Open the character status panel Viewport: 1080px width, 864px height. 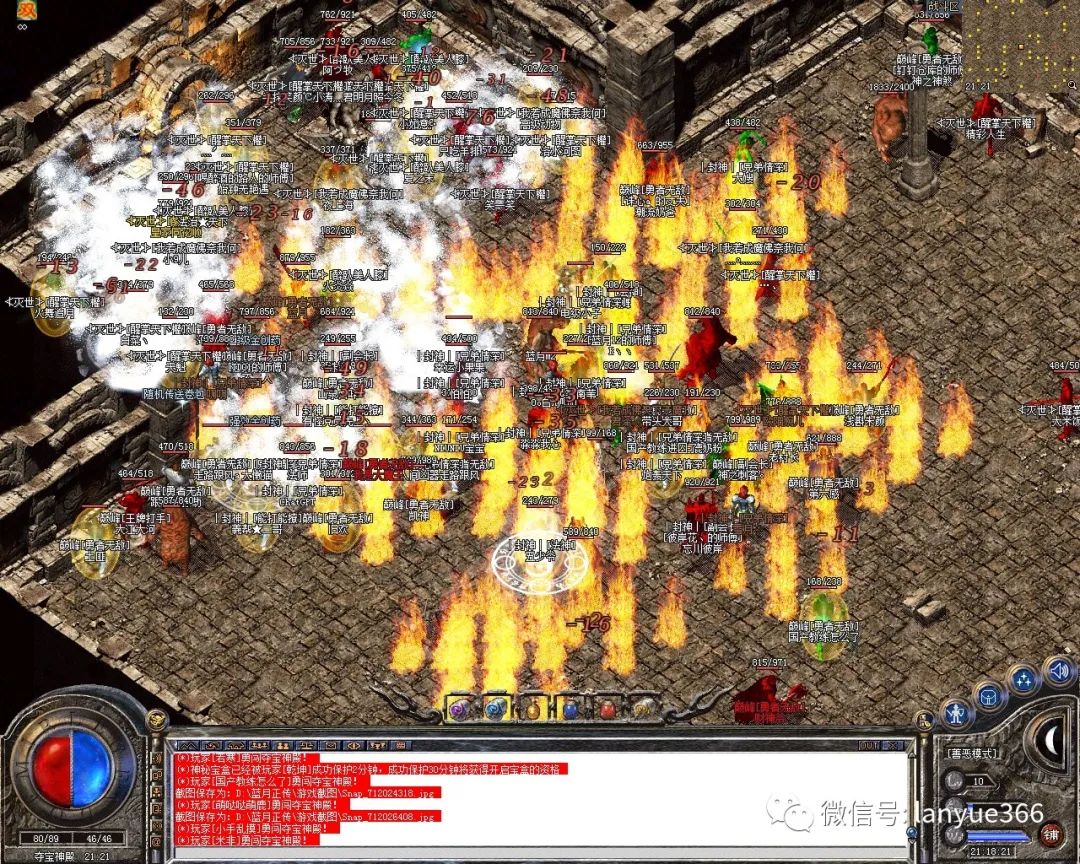point(957,712)
